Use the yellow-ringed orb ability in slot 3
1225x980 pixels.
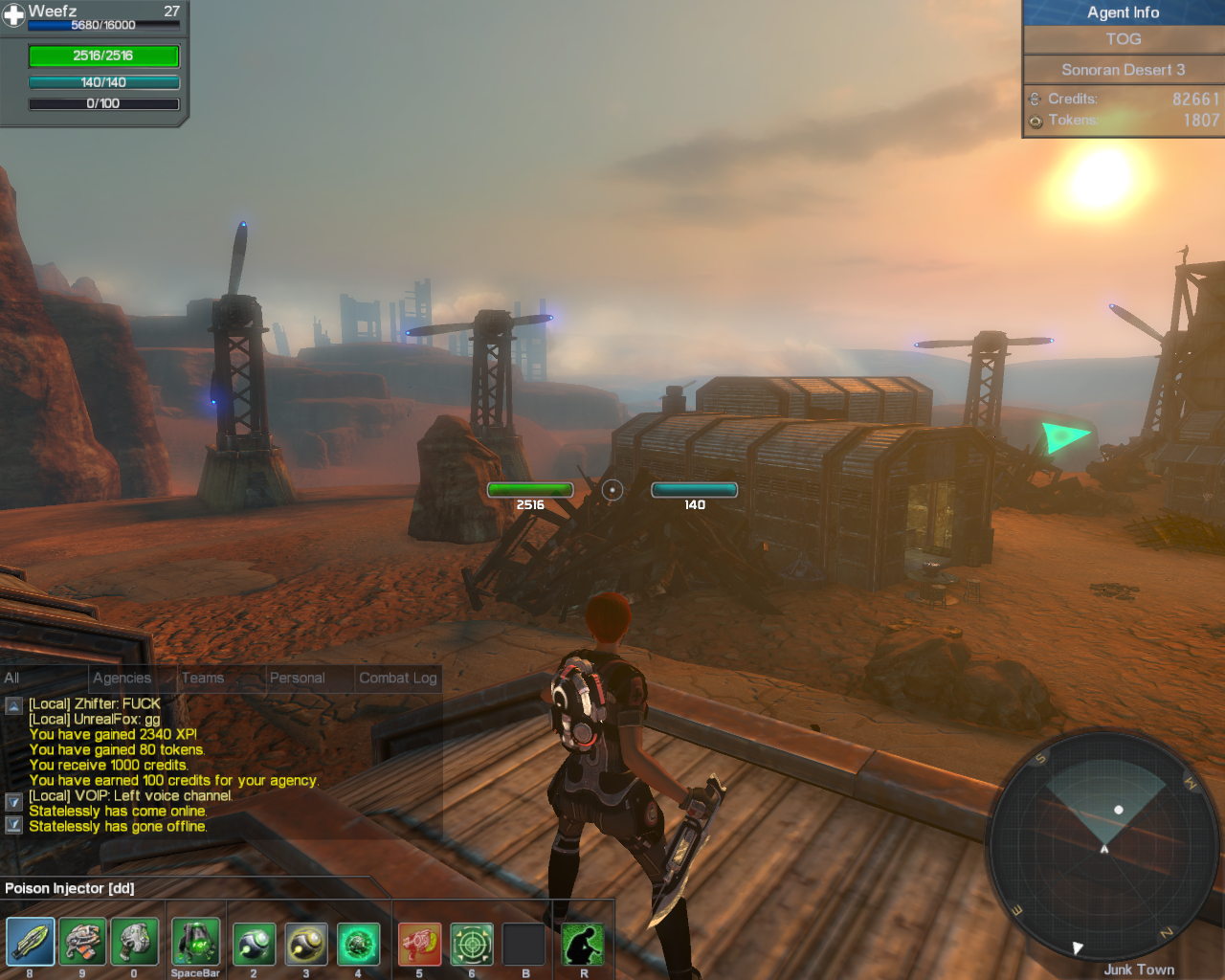coord(306,945)
